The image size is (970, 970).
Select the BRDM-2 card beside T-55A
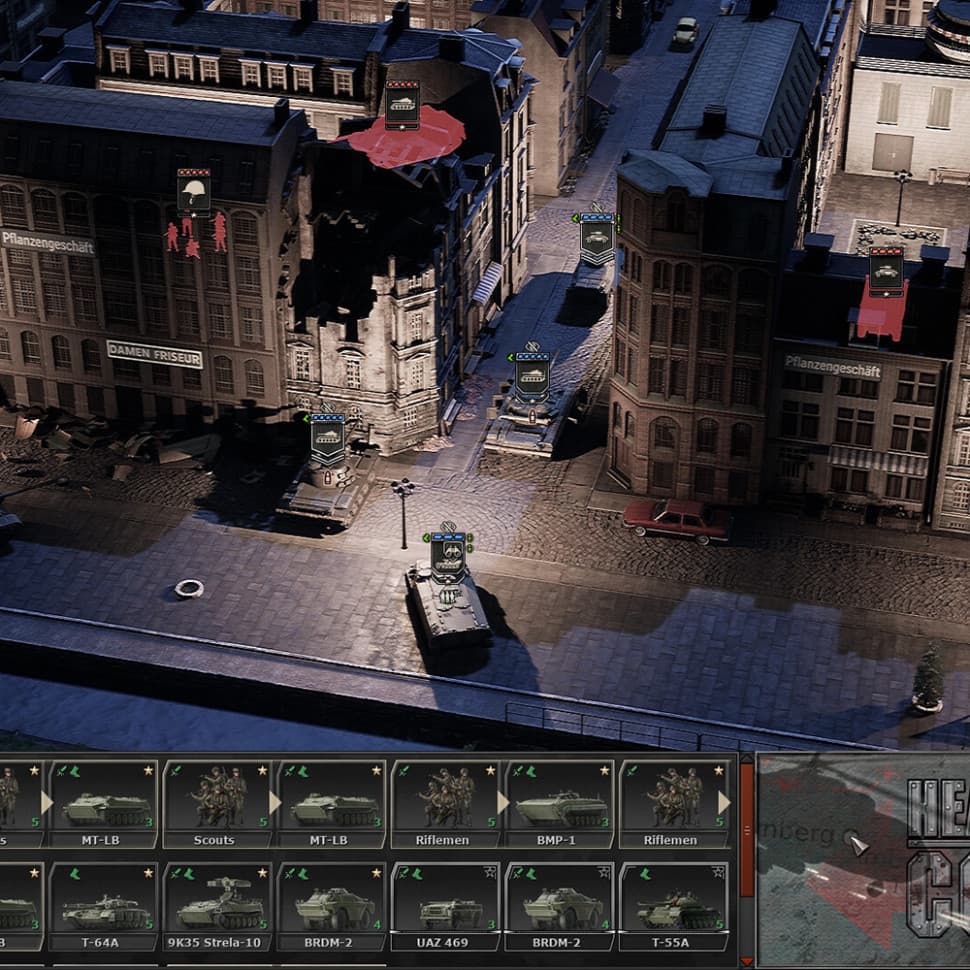(559, 906)
